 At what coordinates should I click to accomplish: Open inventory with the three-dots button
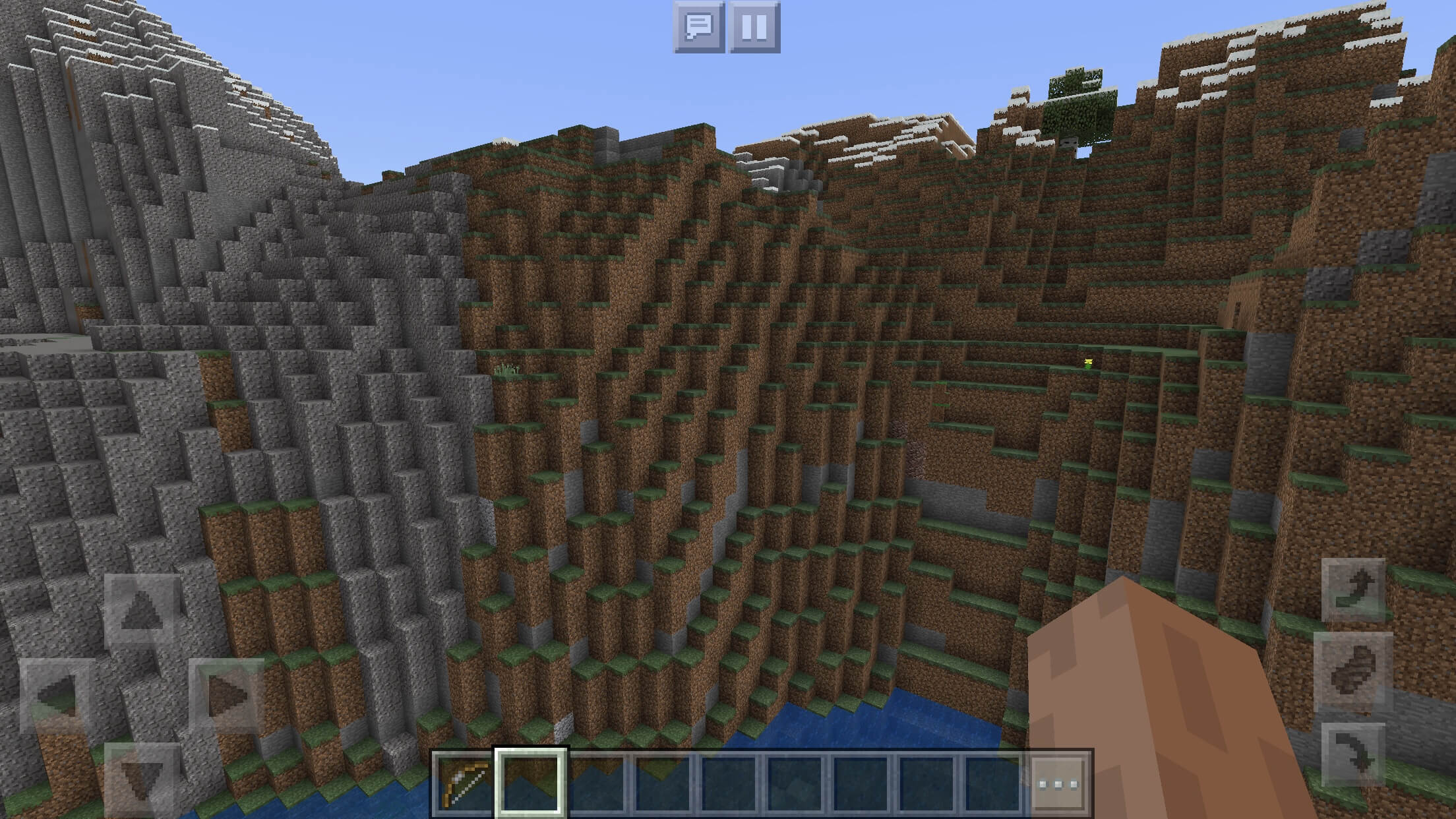point(1058,783)
